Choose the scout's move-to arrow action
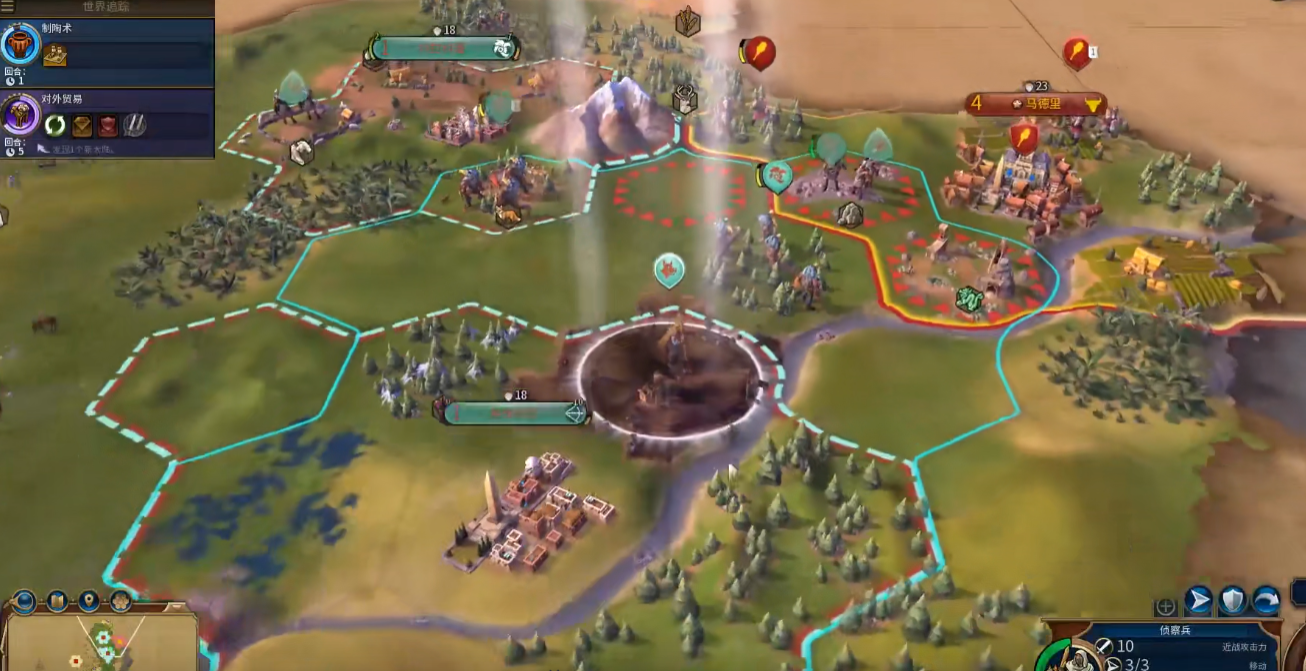Image resolution: width=1306 pixels, height=671 pixels. (x=1198, y=600)
